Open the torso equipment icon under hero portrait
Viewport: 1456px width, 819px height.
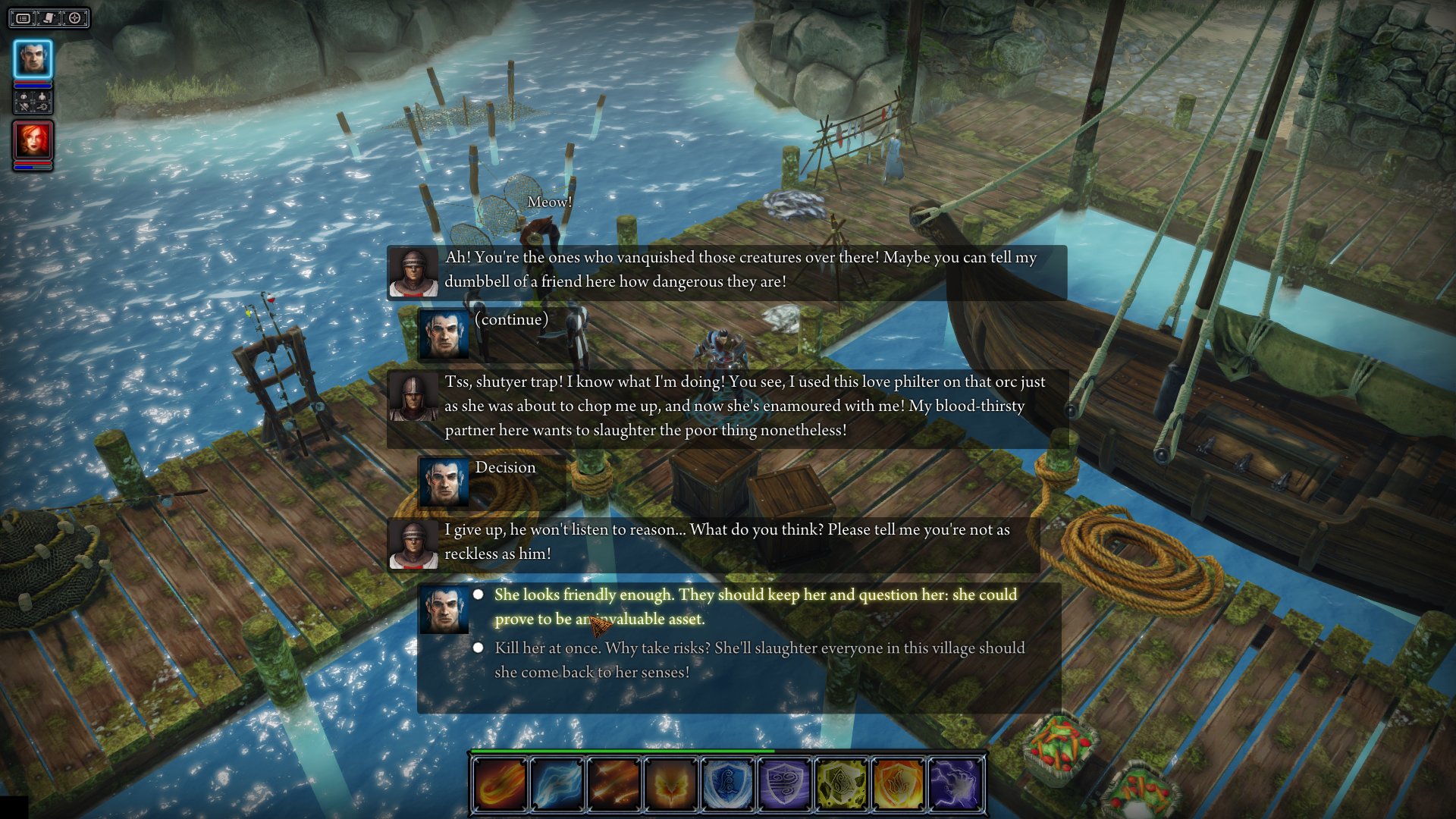tap(24, 97)
